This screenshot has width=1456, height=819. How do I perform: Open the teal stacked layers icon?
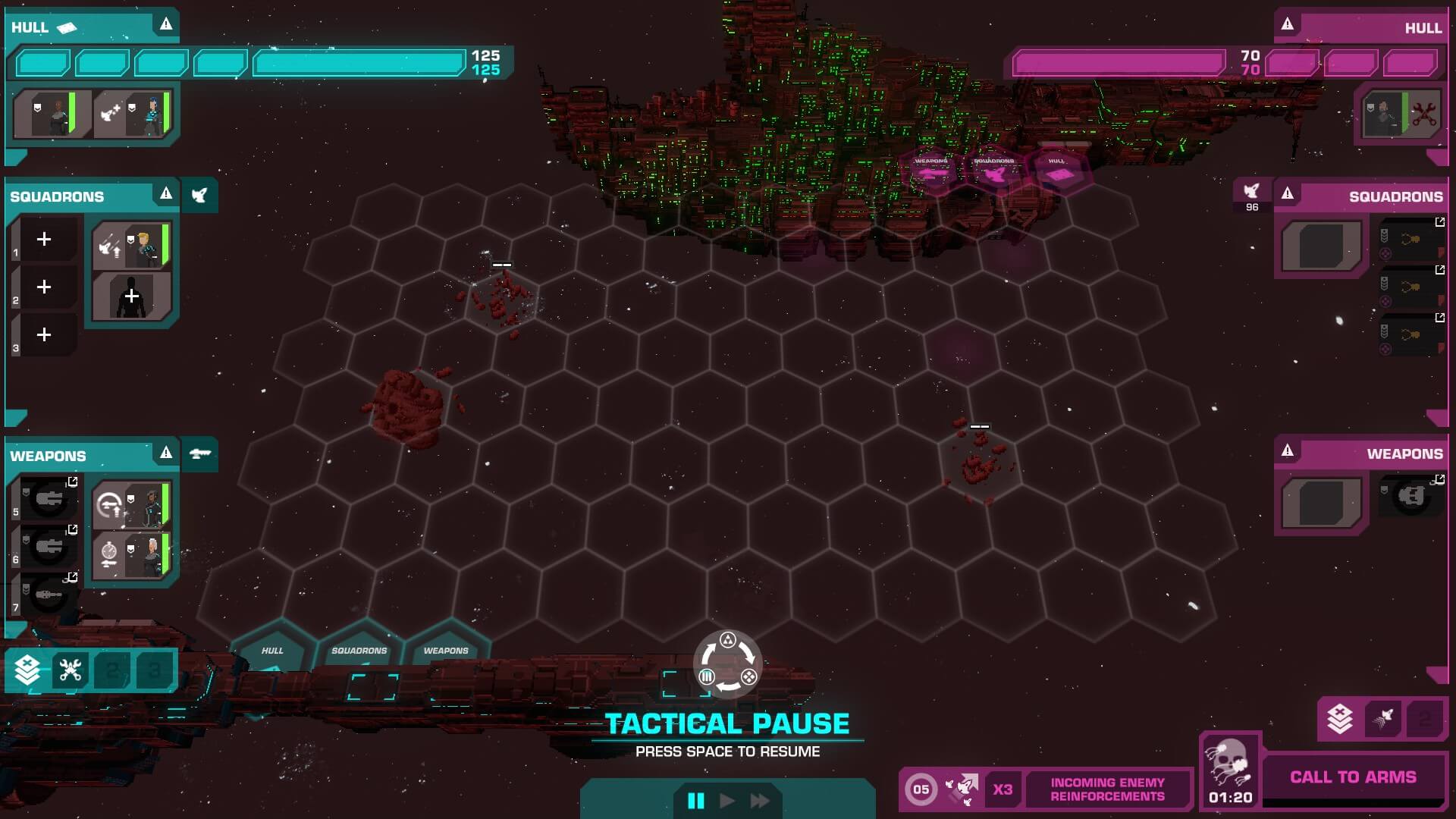27,670
